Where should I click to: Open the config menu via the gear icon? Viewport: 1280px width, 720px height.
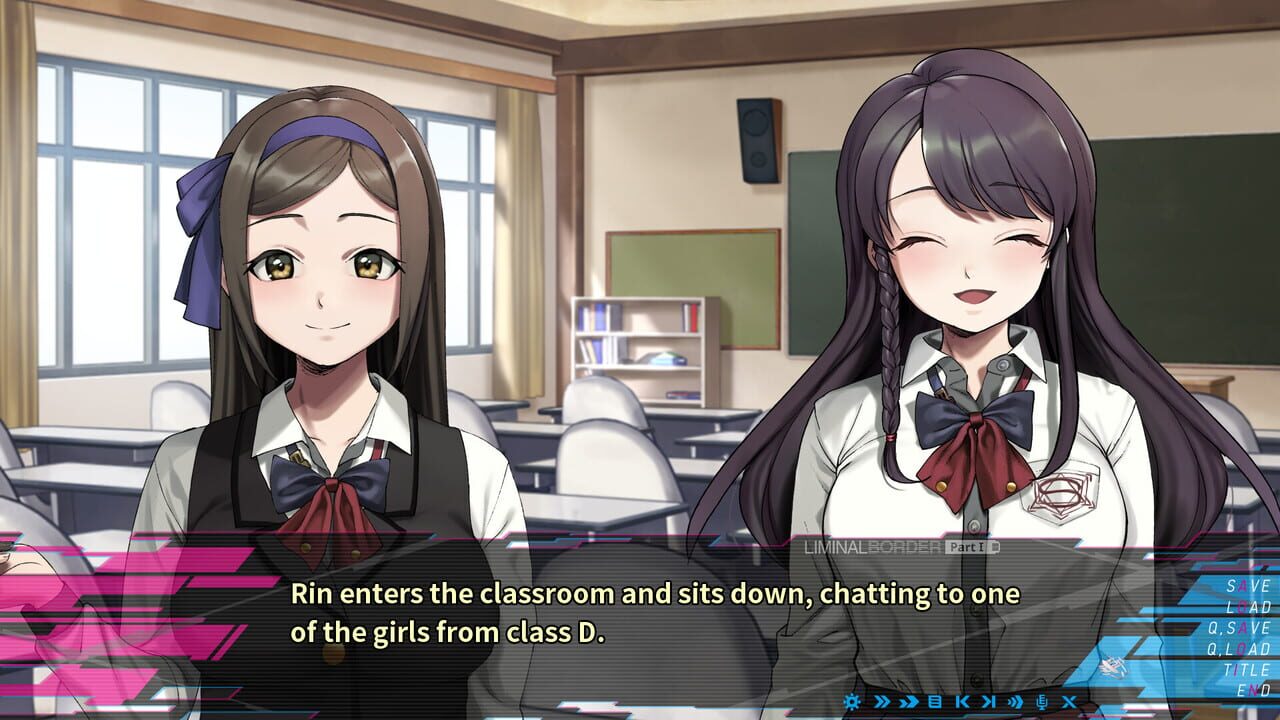(x=853, y=701)
